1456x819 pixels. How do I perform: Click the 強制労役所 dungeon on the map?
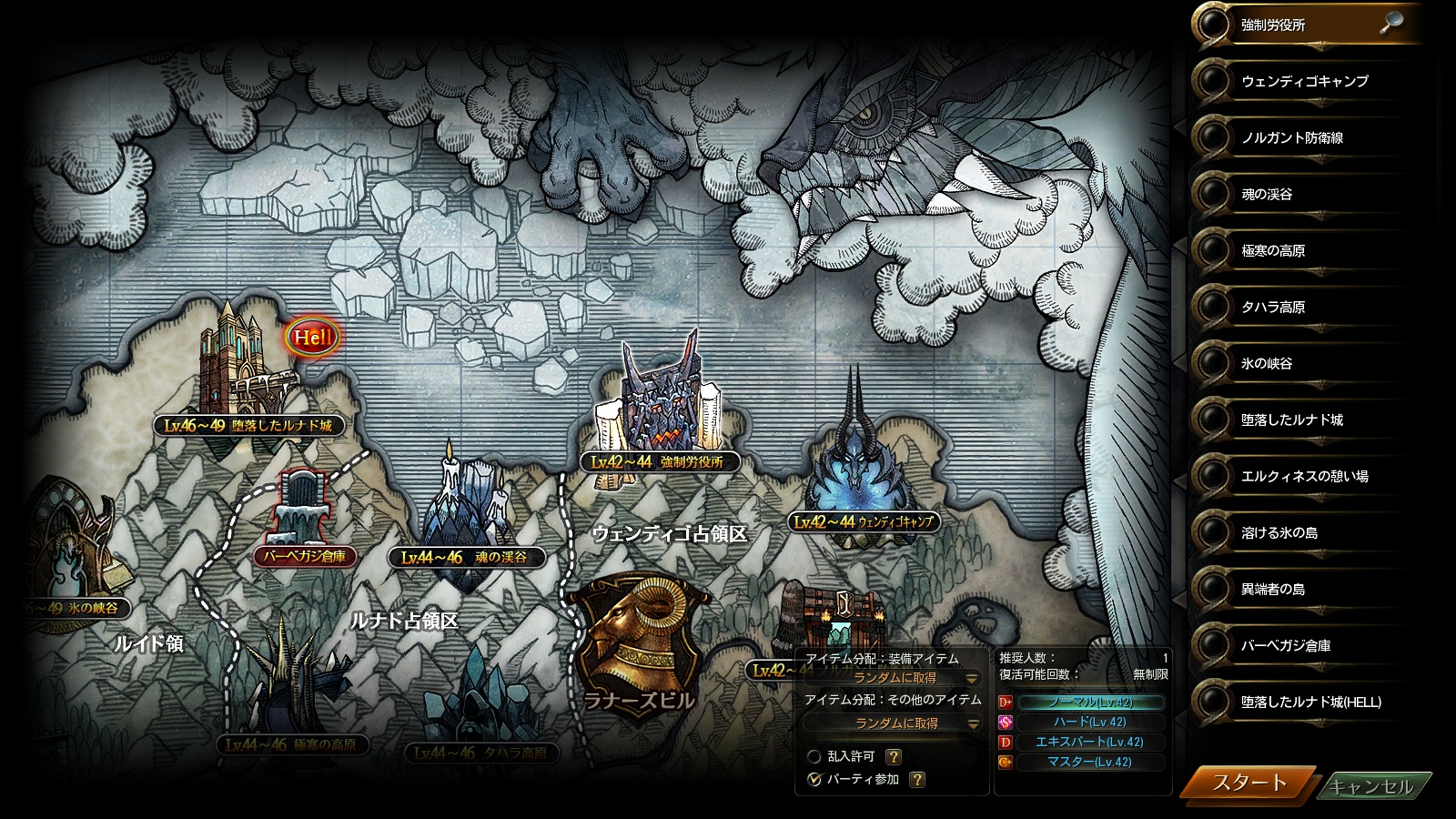pyautogui.click(x=661, y=400)
